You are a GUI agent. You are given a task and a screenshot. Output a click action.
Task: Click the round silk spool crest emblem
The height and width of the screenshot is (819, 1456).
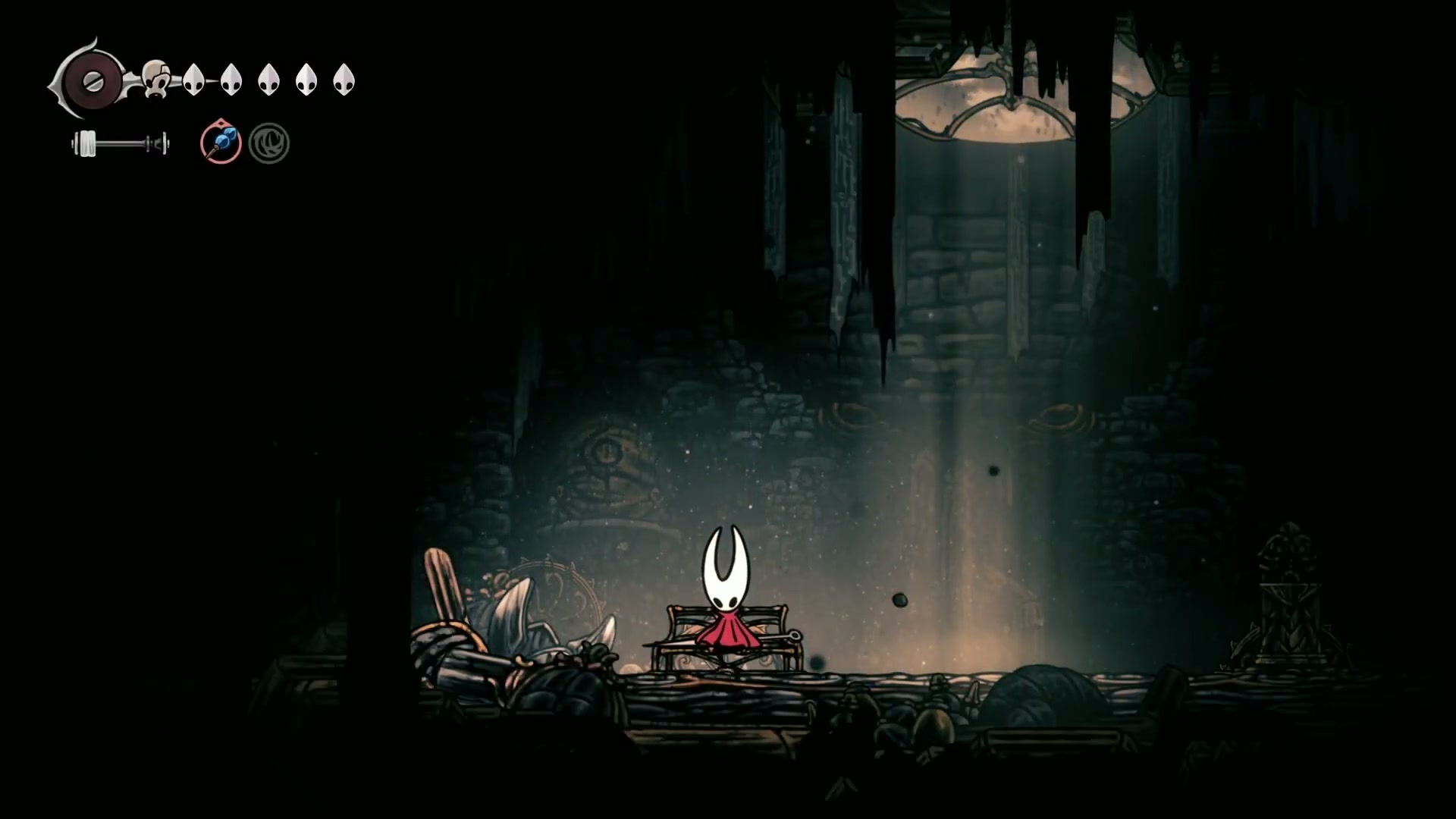point(93,81)
